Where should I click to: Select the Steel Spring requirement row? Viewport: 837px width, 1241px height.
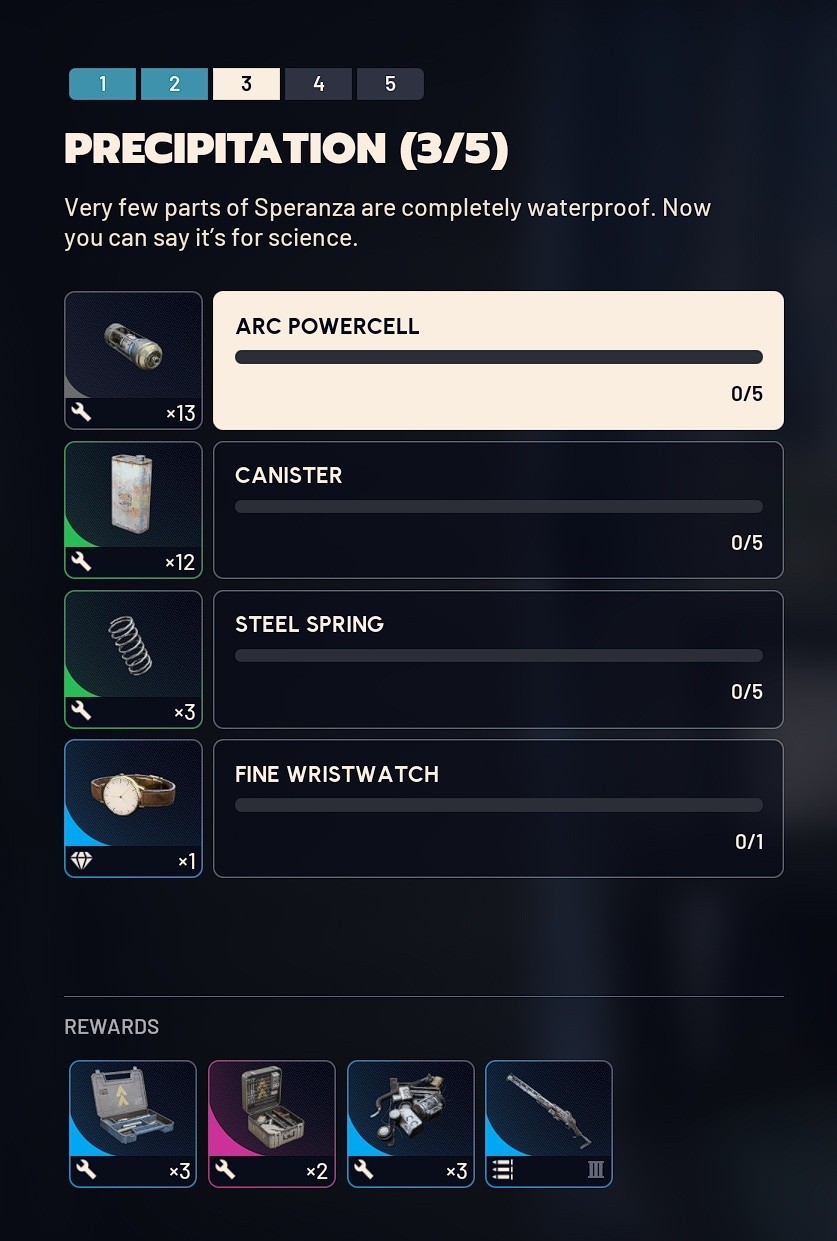click(x=498, y=659)
